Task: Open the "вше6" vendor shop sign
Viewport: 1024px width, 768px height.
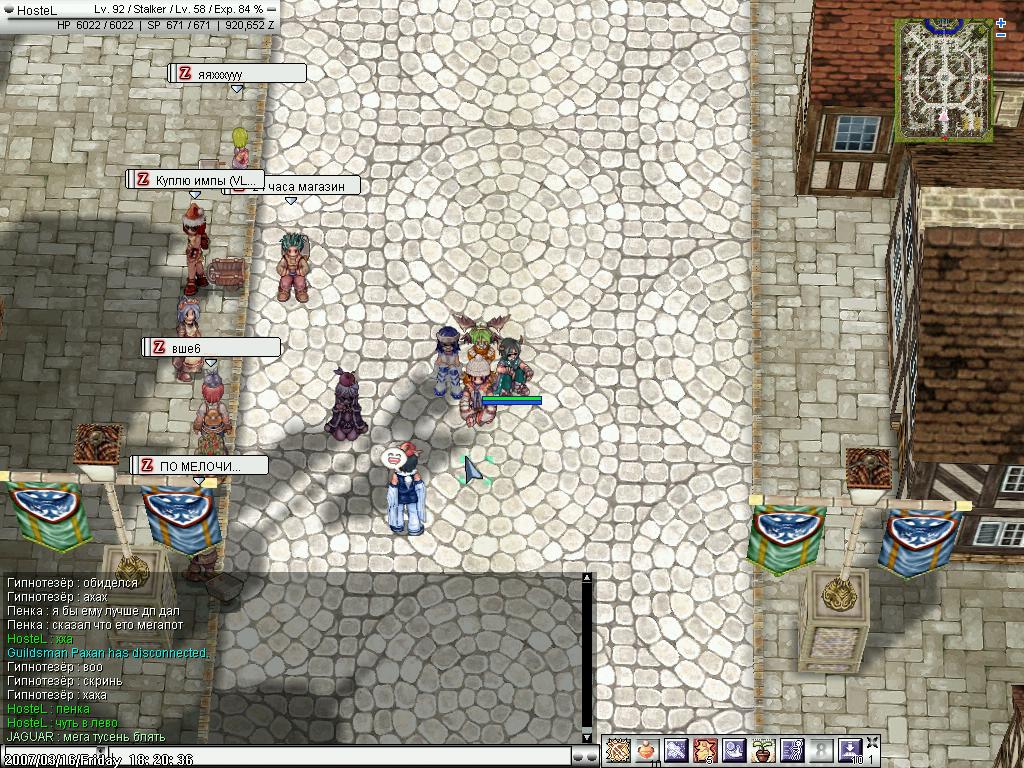Action: [x=211, y=347]
